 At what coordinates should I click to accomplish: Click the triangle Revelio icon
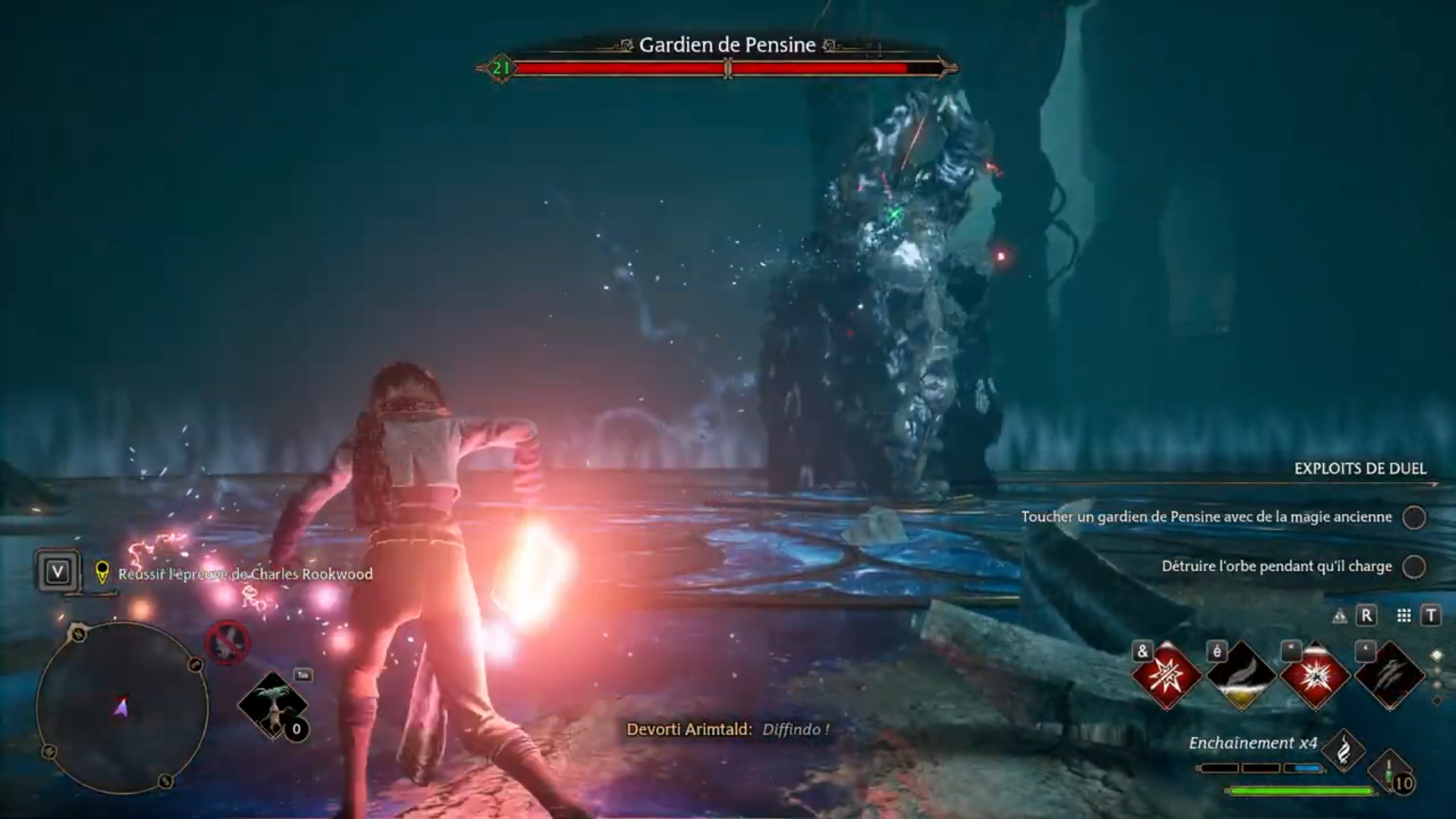point(1340,617)
